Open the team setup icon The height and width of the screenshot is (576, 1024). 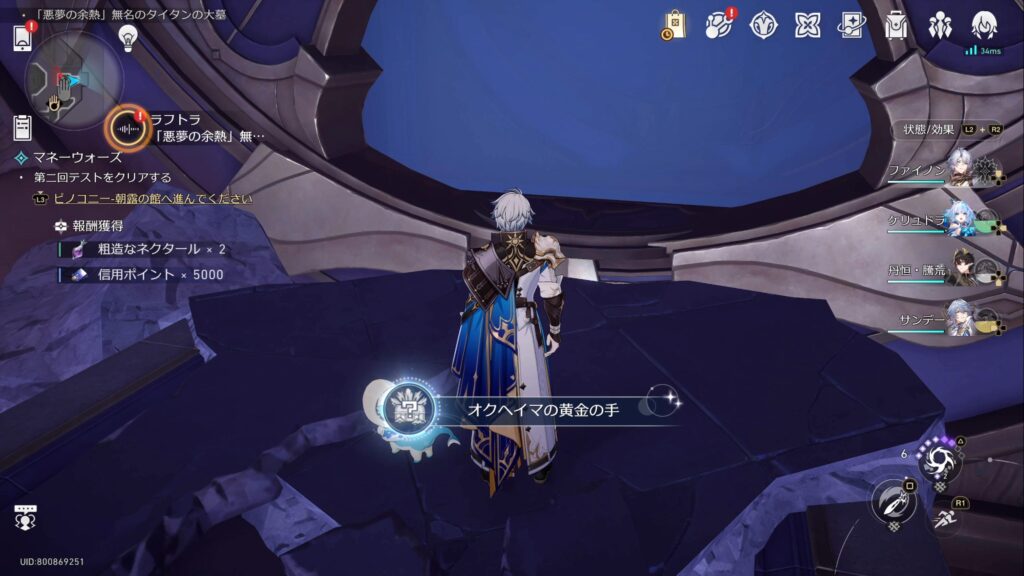point(940,25)
